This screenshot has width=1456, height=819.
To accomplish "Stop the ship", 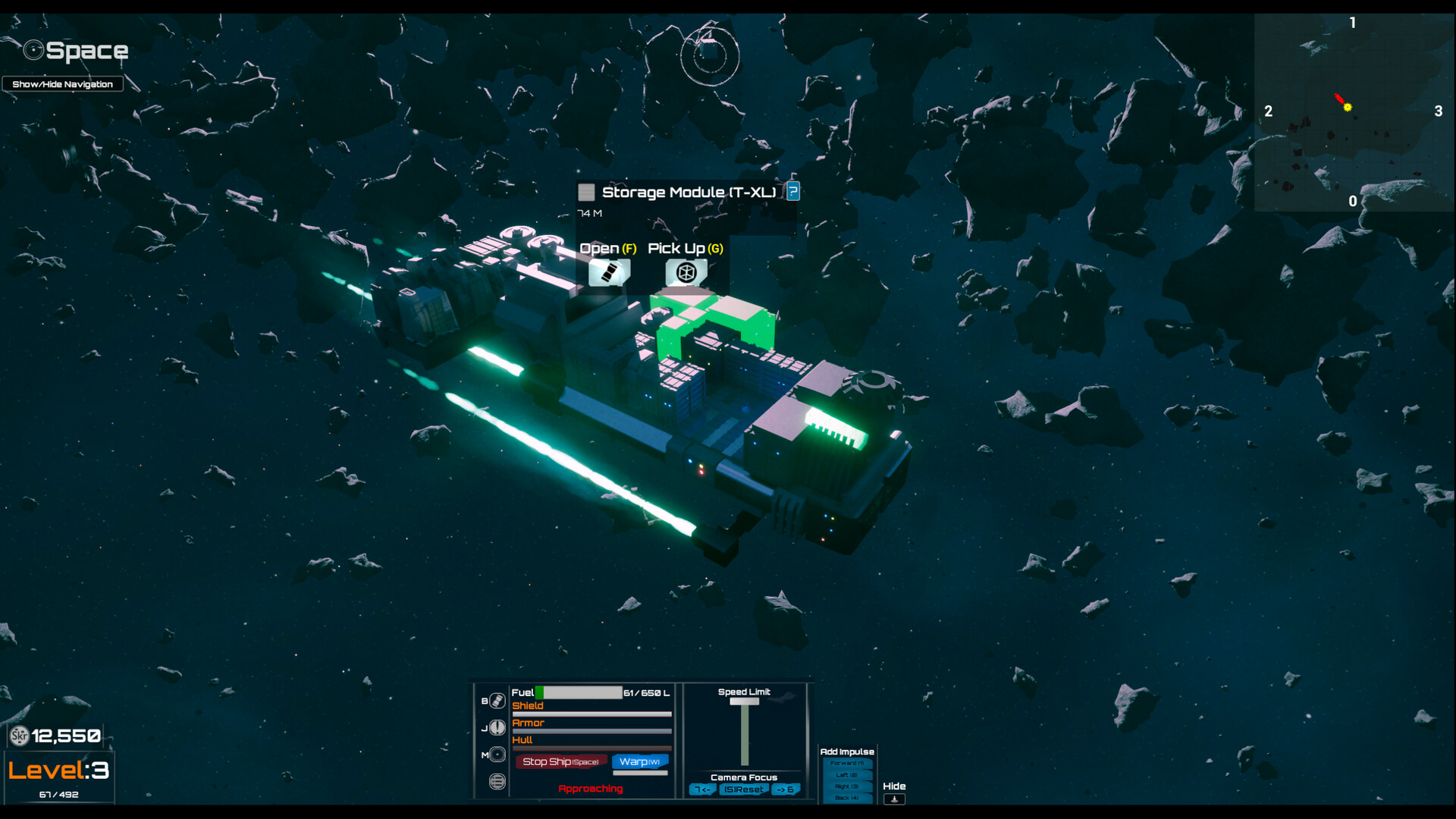I will (x=560, y=761).
